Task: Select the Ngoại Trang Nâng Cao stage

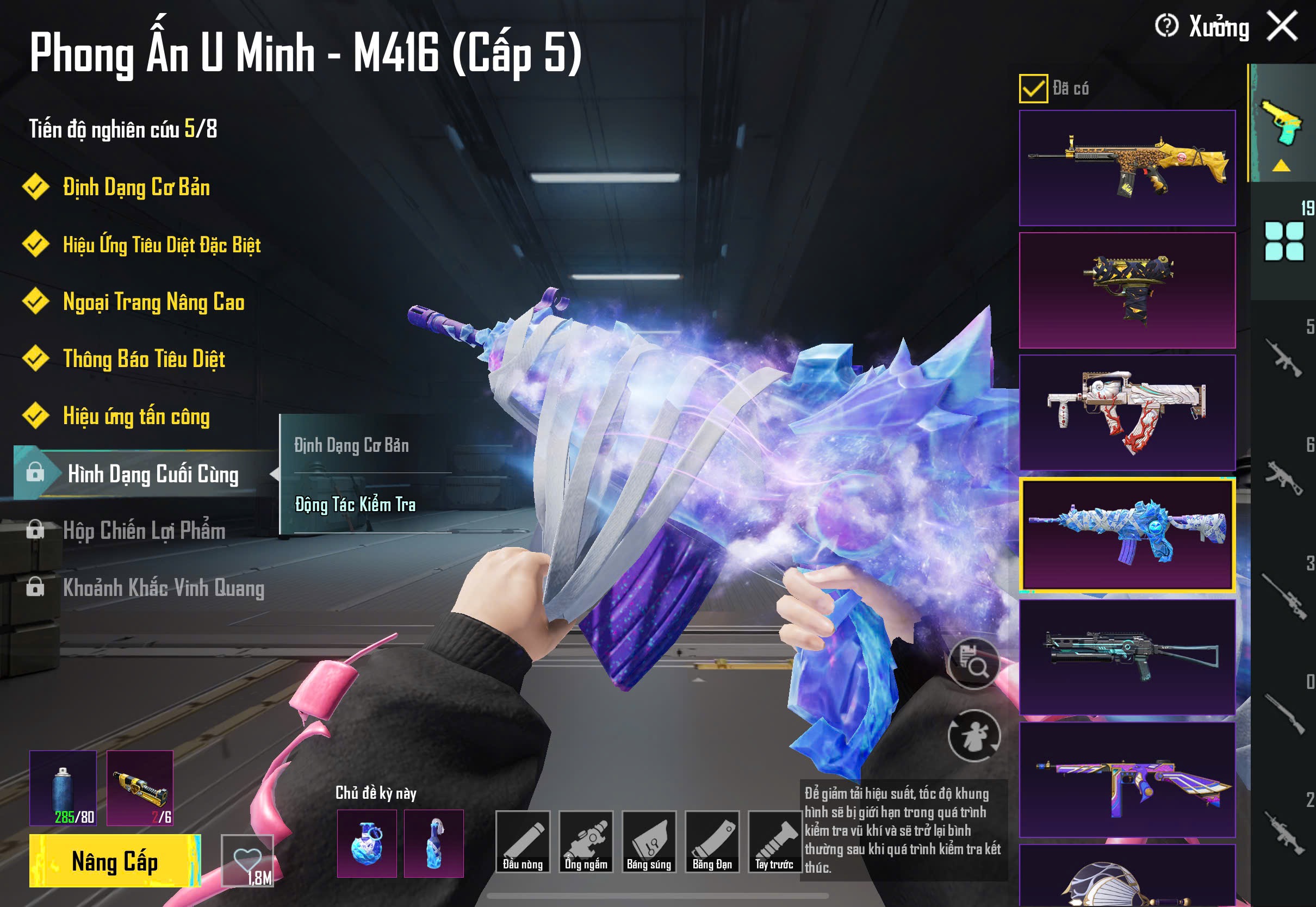Action: coord(153,302)
